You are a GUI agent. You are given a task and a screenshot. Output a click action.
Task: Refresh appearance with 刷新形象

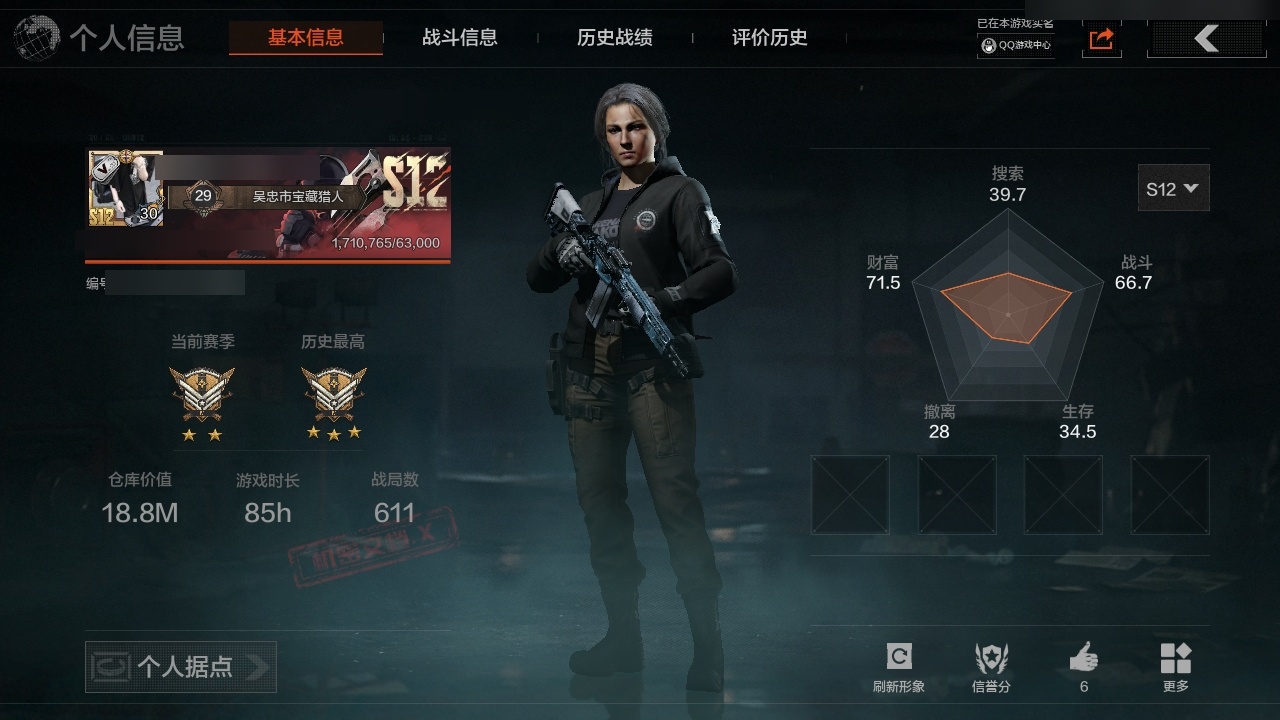tap(899, 666)
